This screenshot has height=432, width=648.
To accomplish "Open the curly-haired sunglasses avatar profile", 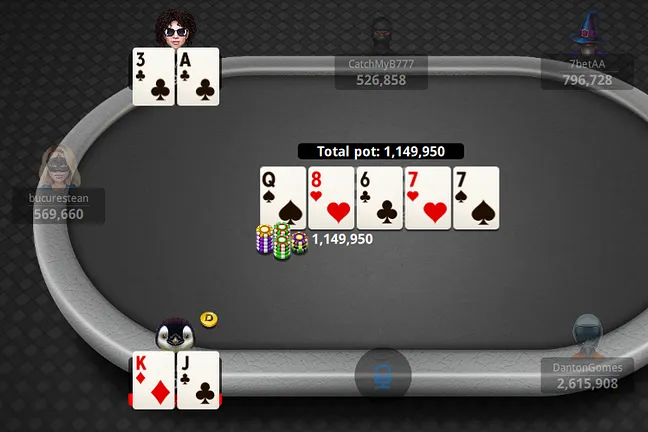I will click(x=176, y=29).
